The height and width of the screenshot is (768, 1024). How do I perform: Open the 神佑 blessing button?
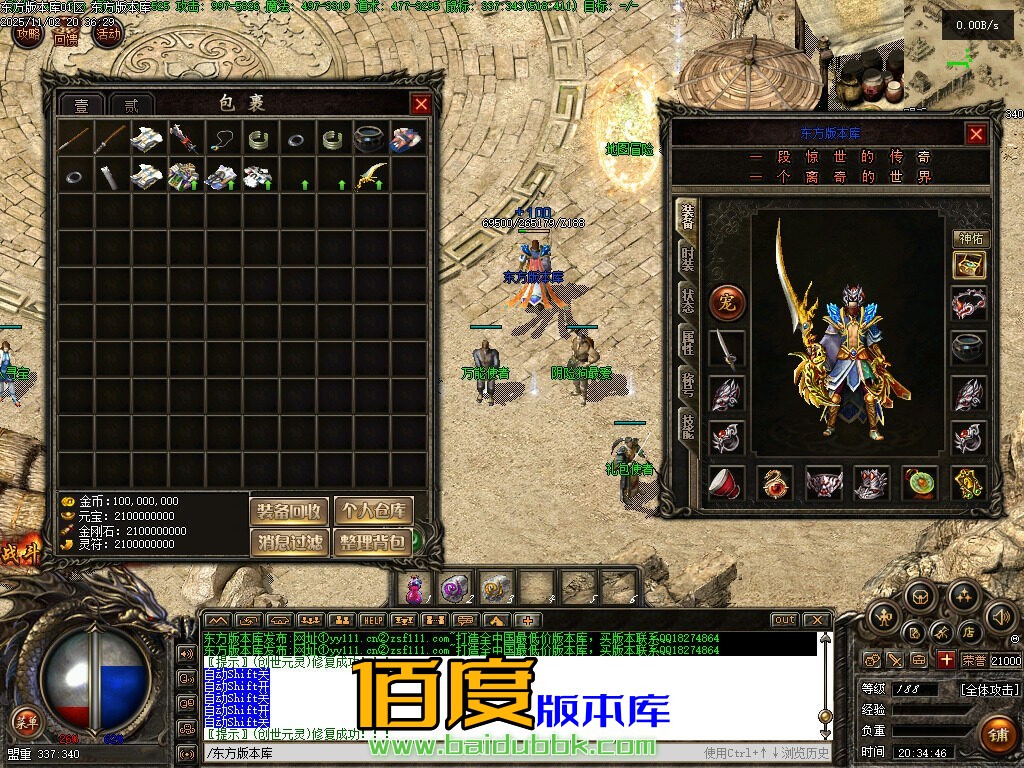970,239
